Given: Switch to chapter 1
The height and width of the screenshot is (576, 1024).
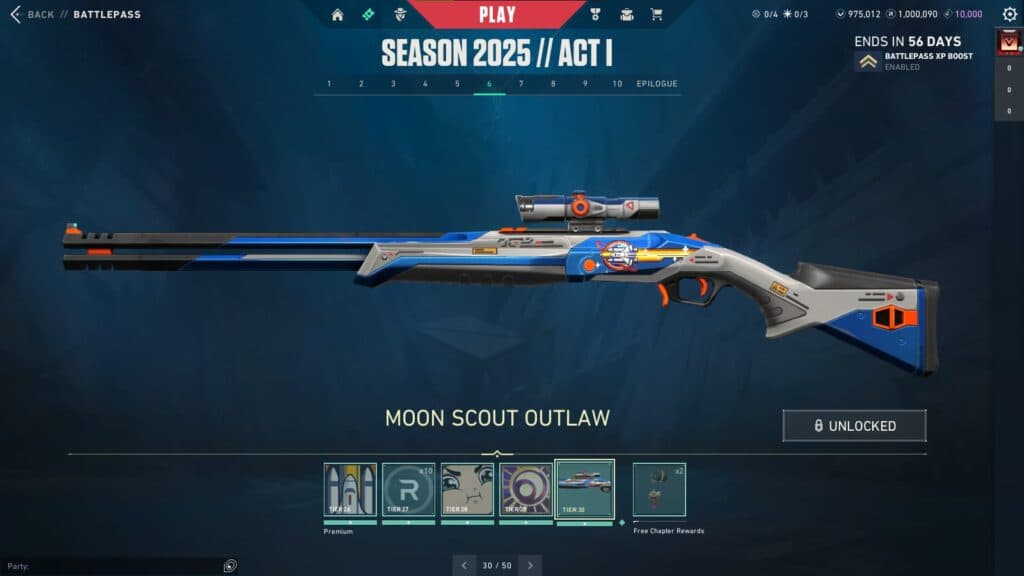Looking at the screenshot, I should (329, 84).
